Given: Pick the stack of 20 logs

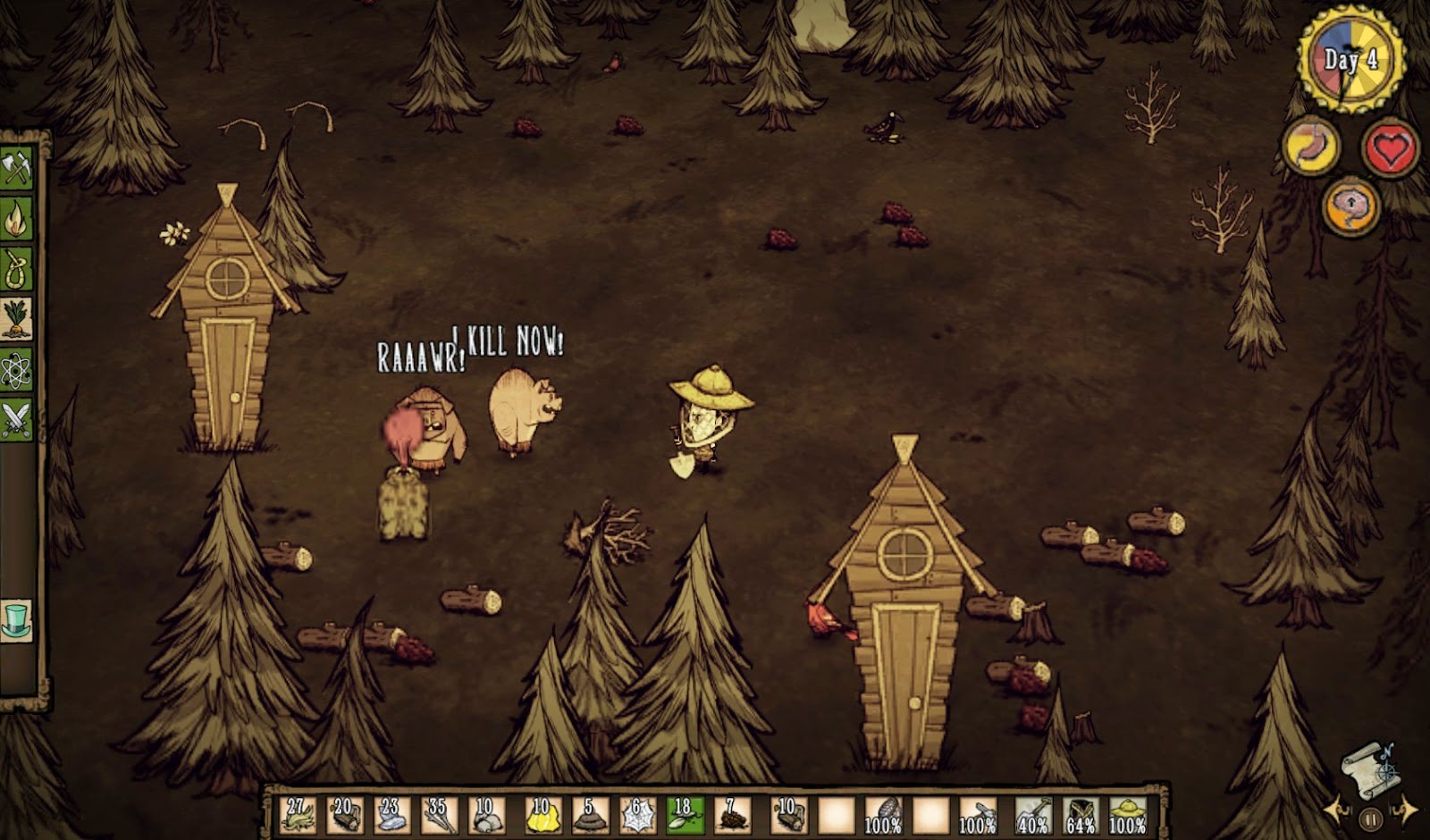Looking at the screenshot, I should 345,814.
